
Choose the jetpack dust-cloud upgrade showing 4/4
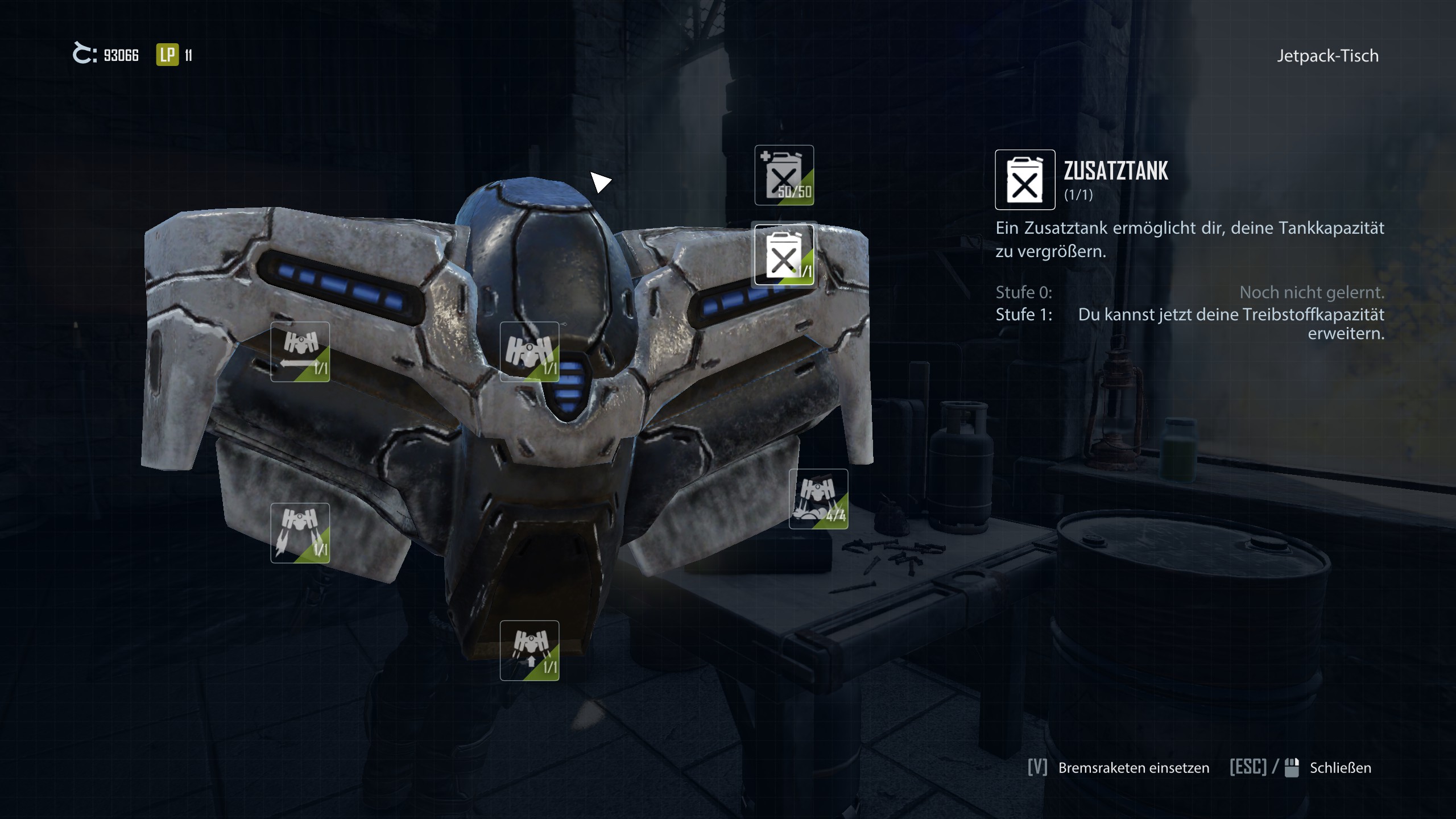(x=818, y=499)
